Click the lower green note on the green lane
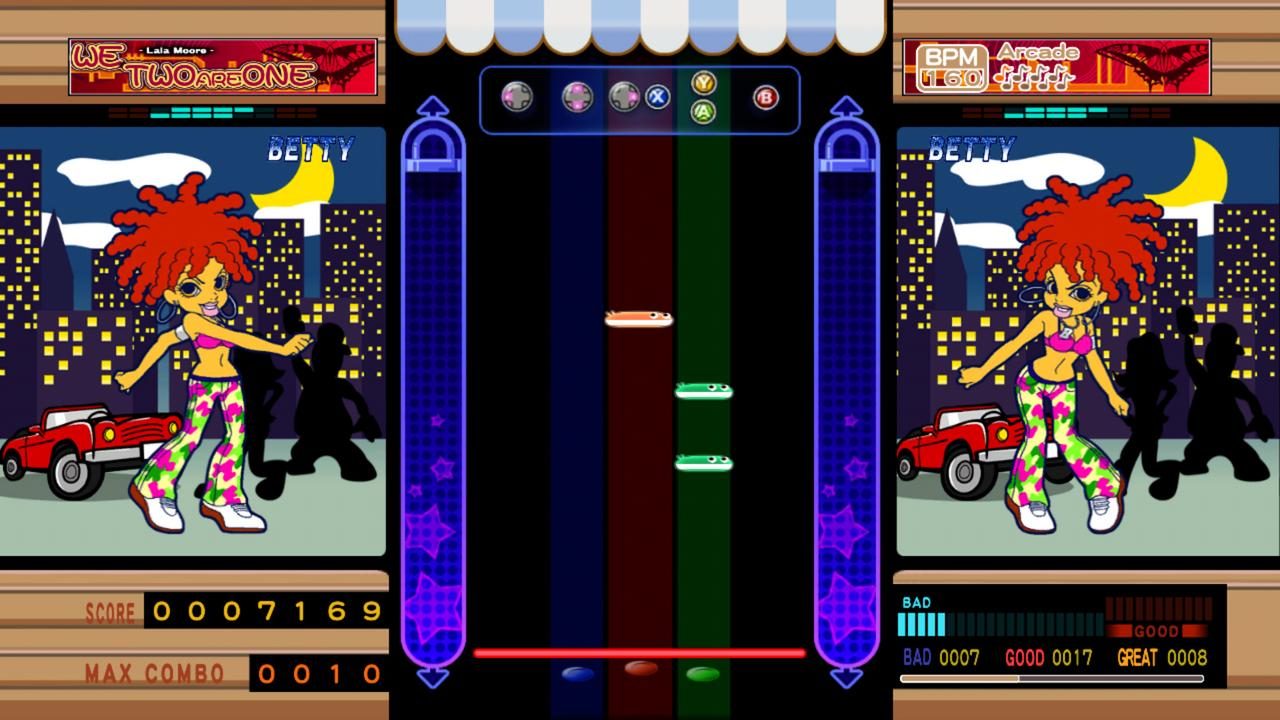The image size is (1280, 720). [x=706, y=461]
